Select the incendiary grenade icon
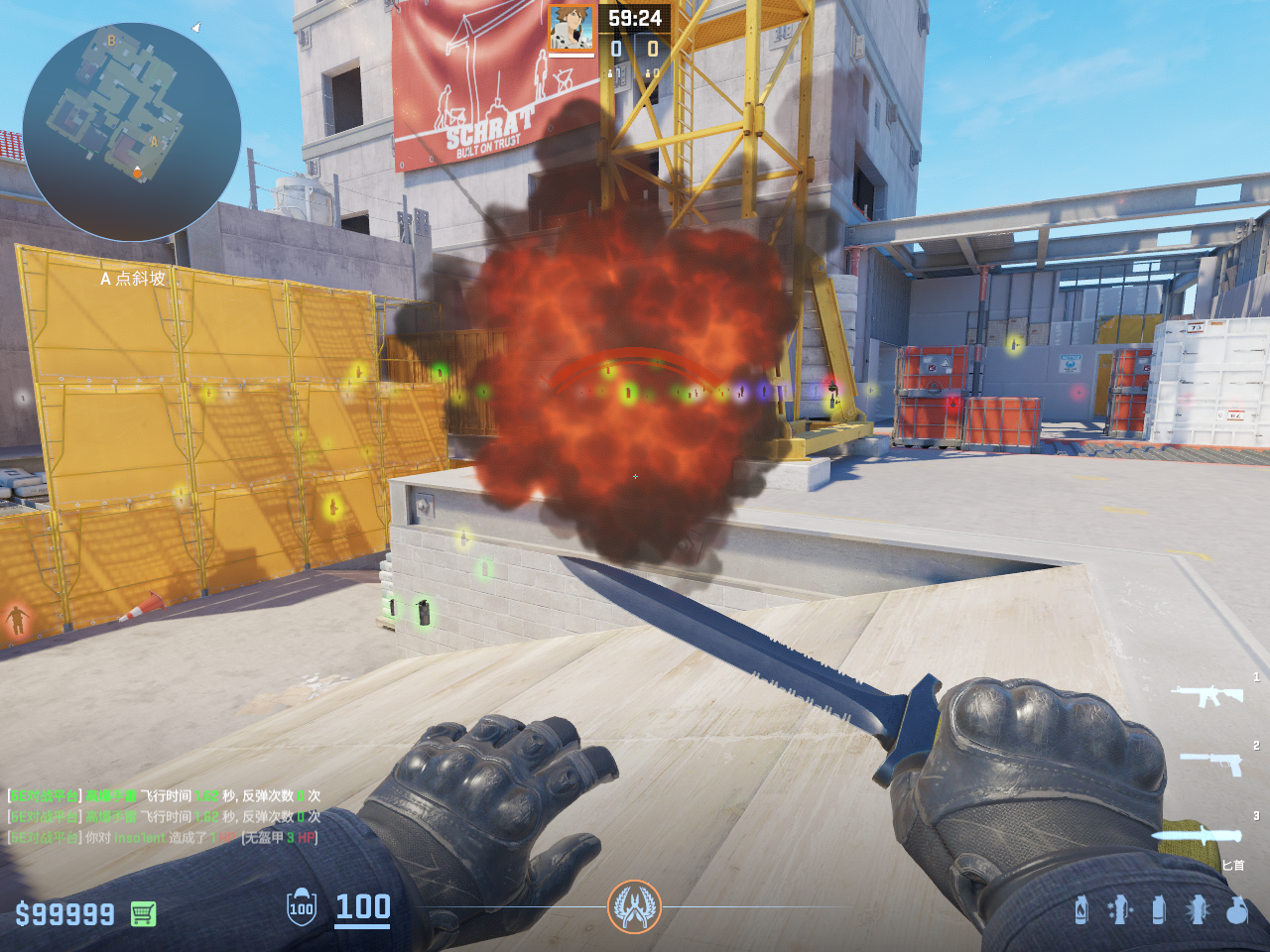 click(1081, 909)
